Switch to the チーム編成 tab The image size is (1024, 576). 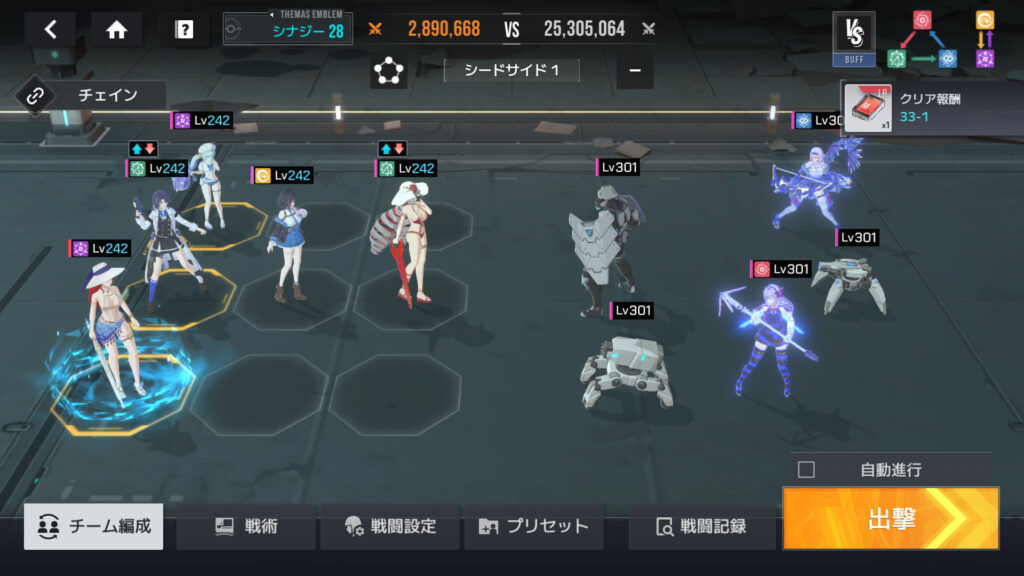tap(96, 526)
